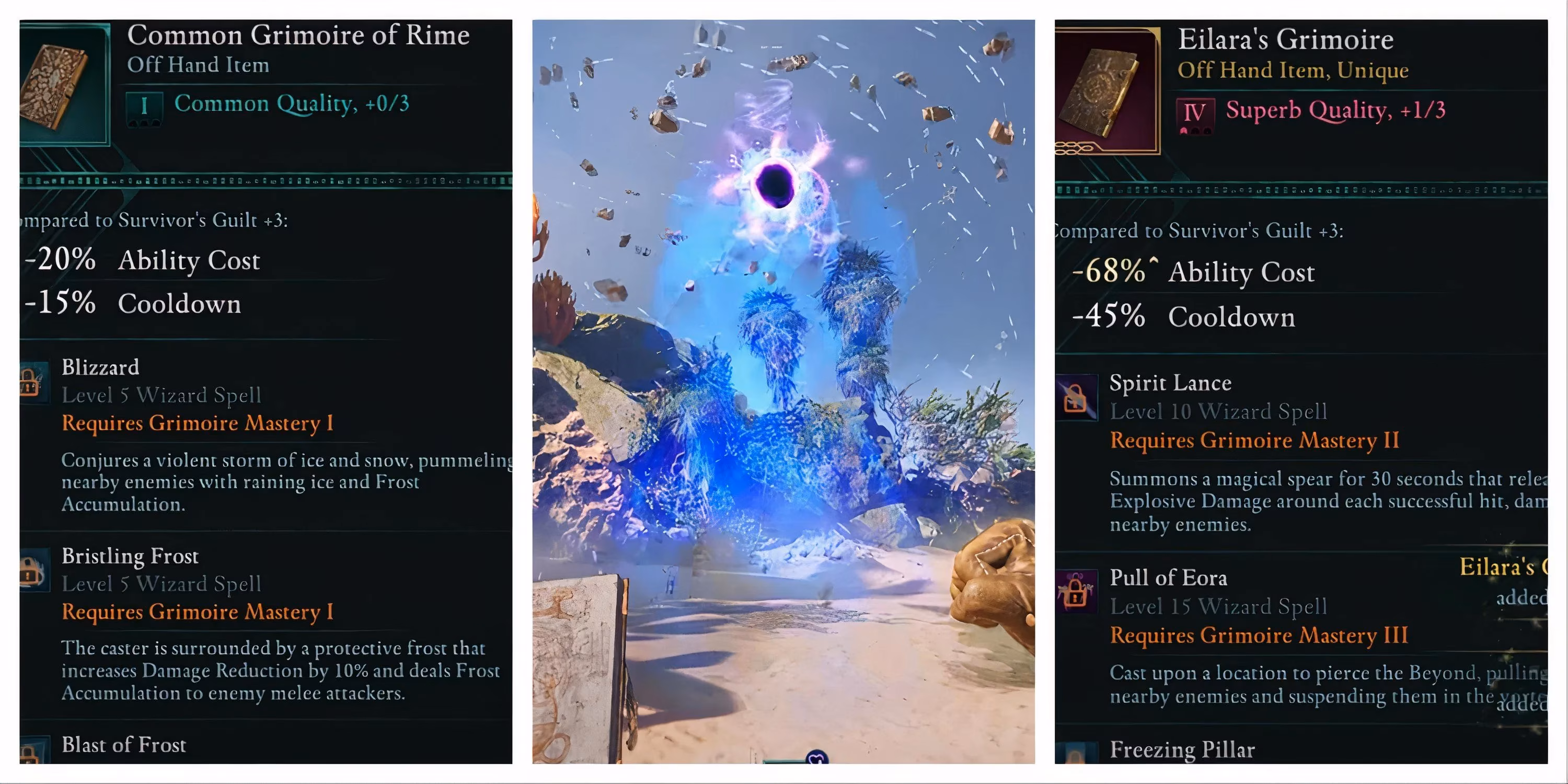Click the tier I quality badge
Viewport: 1568px width, 784px height.
(x=144, y=105)
